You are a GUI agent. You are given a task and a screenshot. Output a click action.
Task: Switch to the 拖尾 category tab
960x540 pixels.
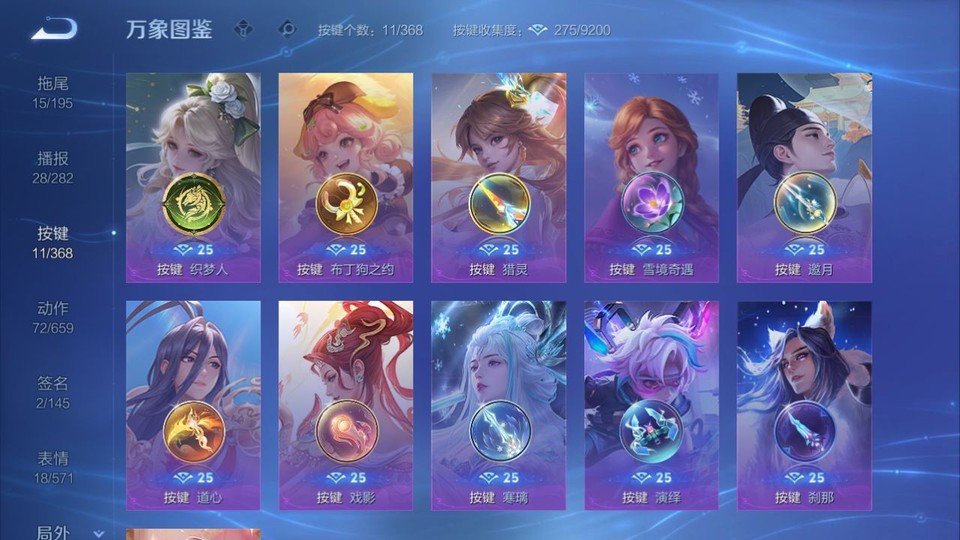53,92
